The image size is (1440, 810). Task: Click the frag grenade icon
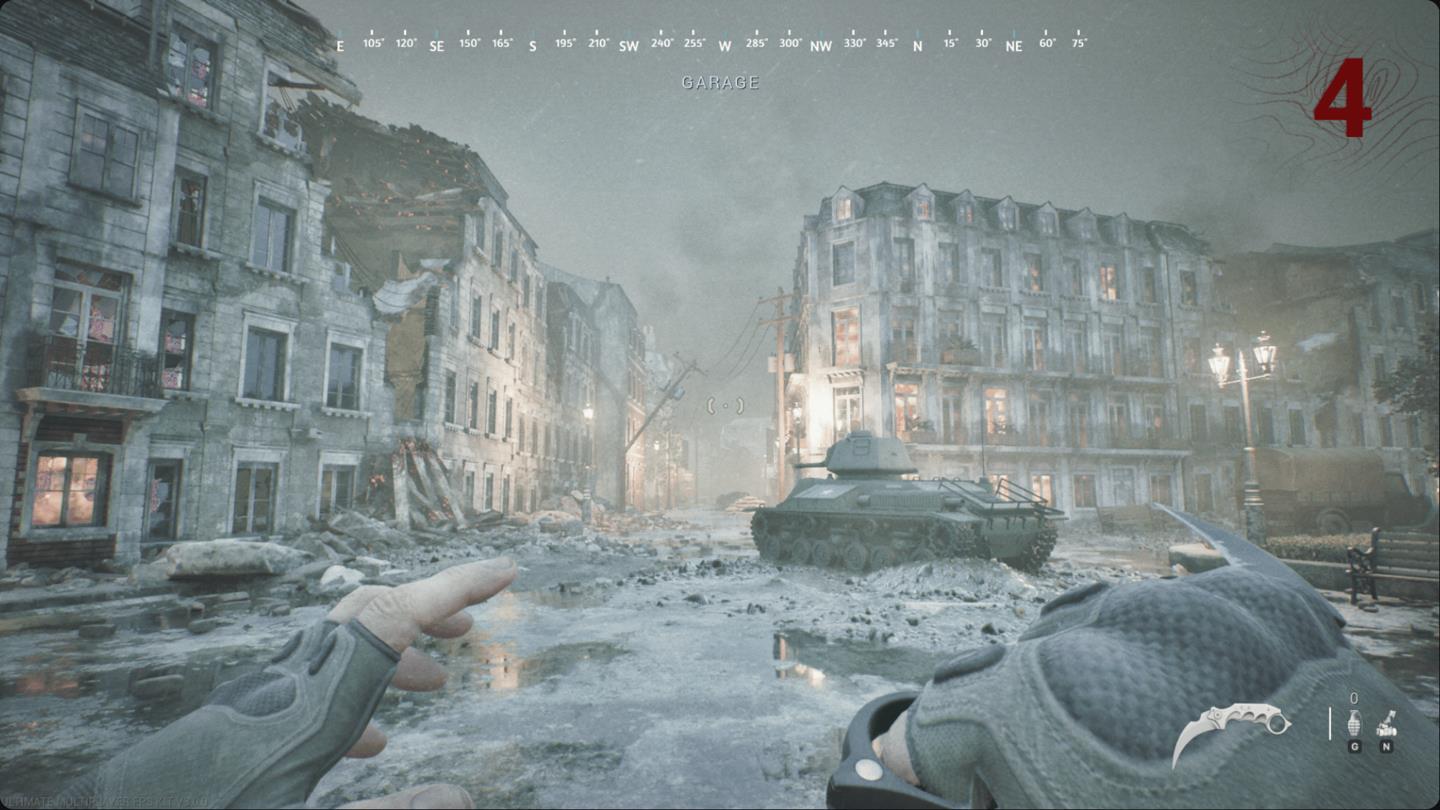click(x=1355, y=722)
